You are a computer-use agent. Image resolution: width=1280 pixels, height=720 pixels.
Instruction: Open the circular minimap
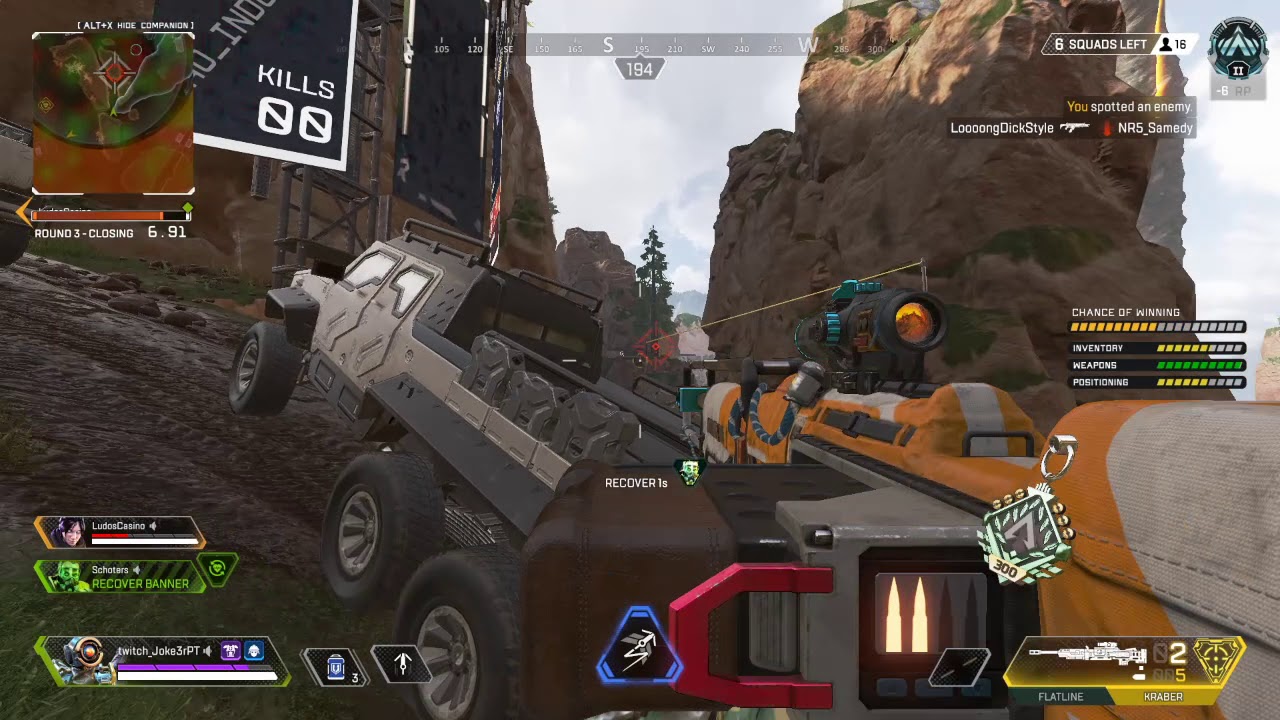[113, 112]
